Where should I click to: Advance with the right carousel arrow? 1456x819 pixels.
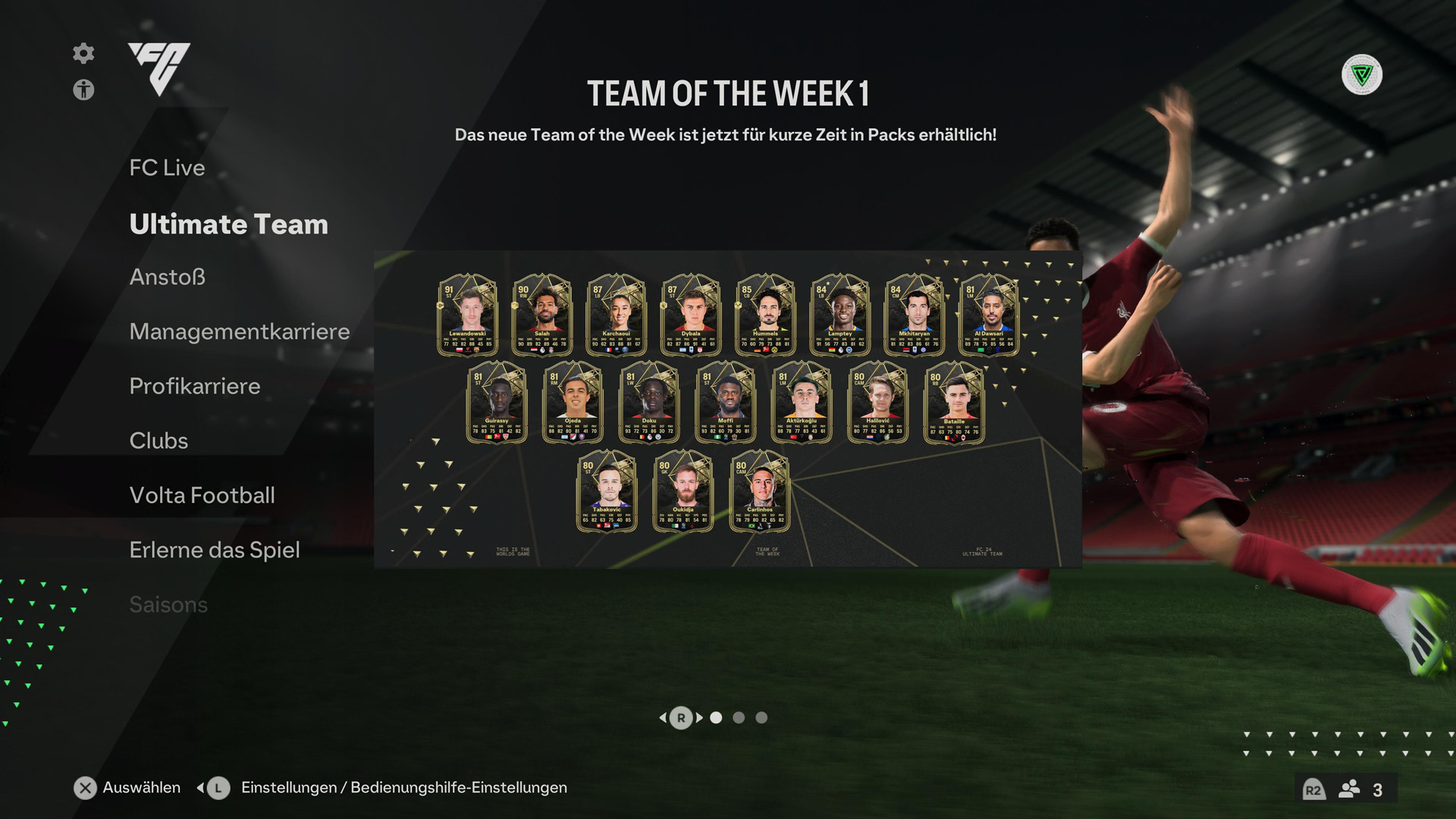(x=698, y=717)
